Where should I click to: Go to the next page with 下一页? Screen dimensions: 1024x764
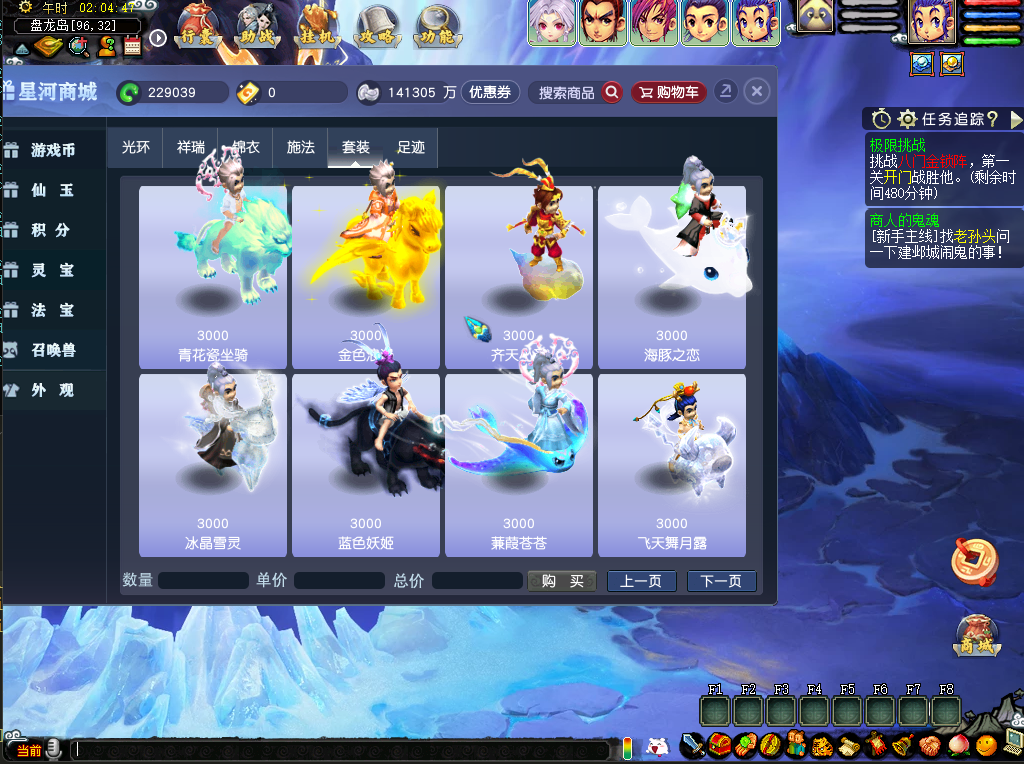pos(721,581)
